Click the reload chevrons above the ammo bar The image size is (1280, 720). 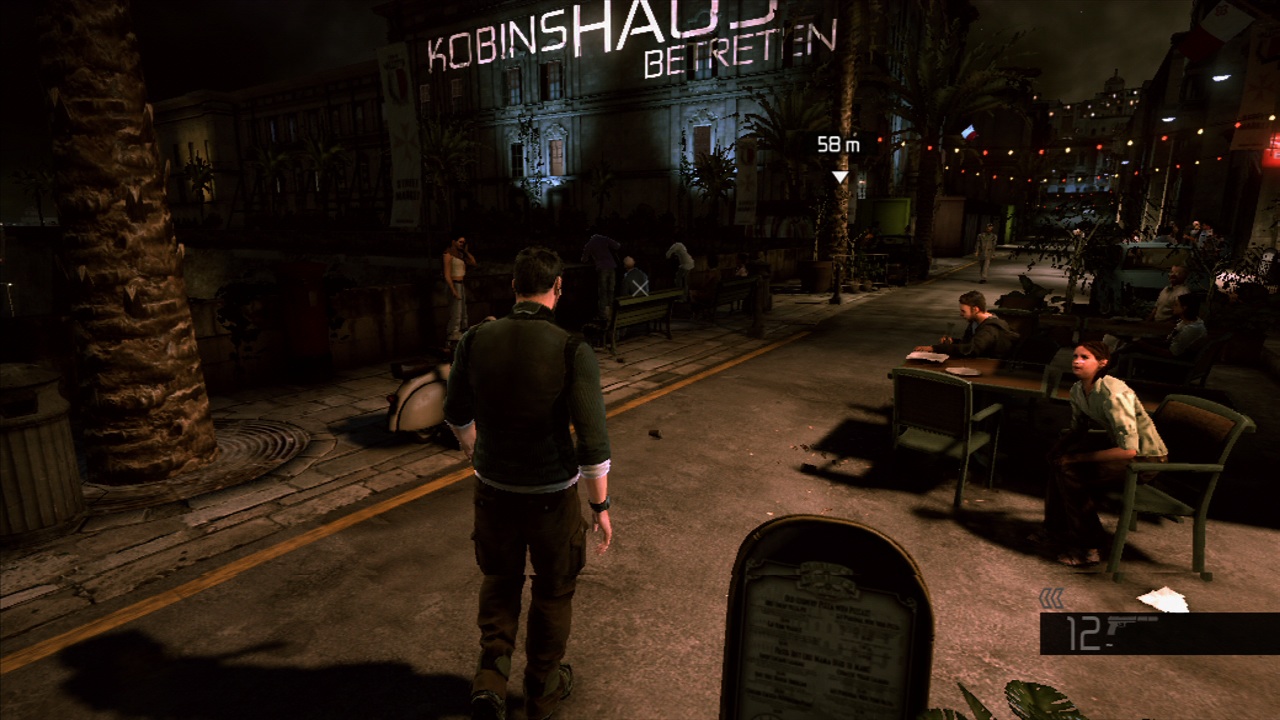tap(1051, 596)
